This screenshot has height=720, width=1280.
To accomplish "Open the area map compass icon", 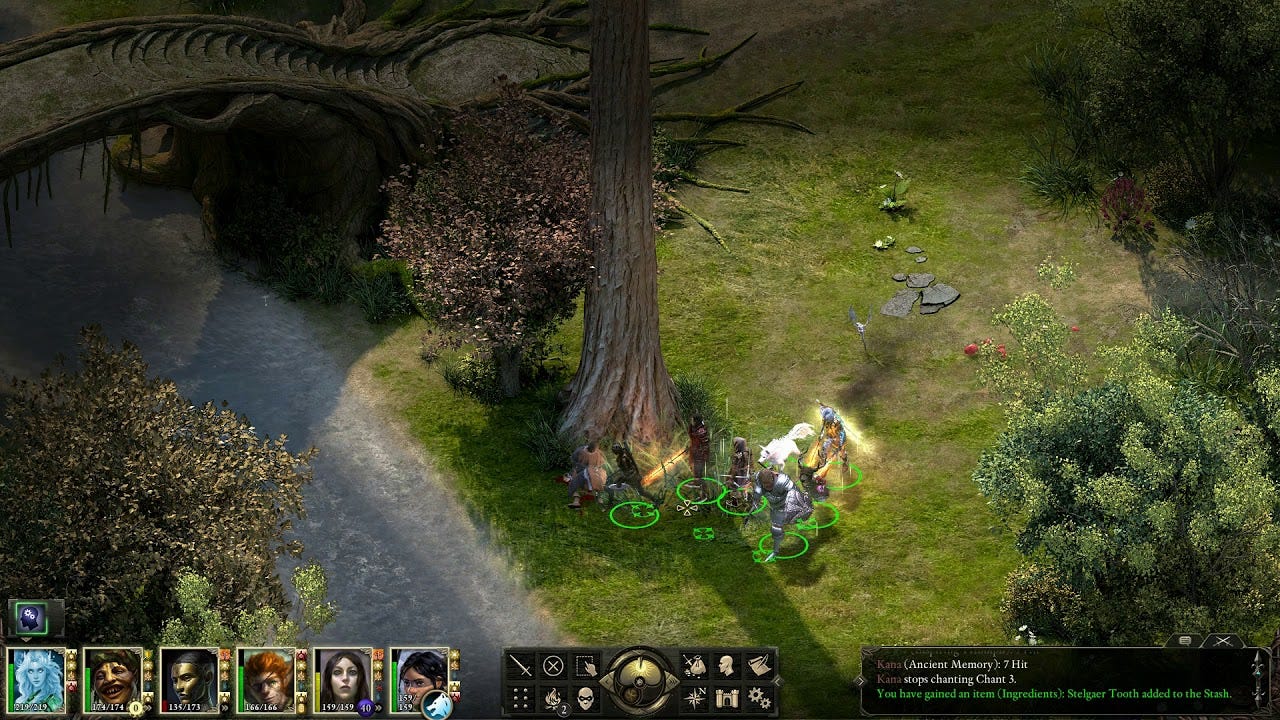I will pyautogui.click(x=695, y=697).
